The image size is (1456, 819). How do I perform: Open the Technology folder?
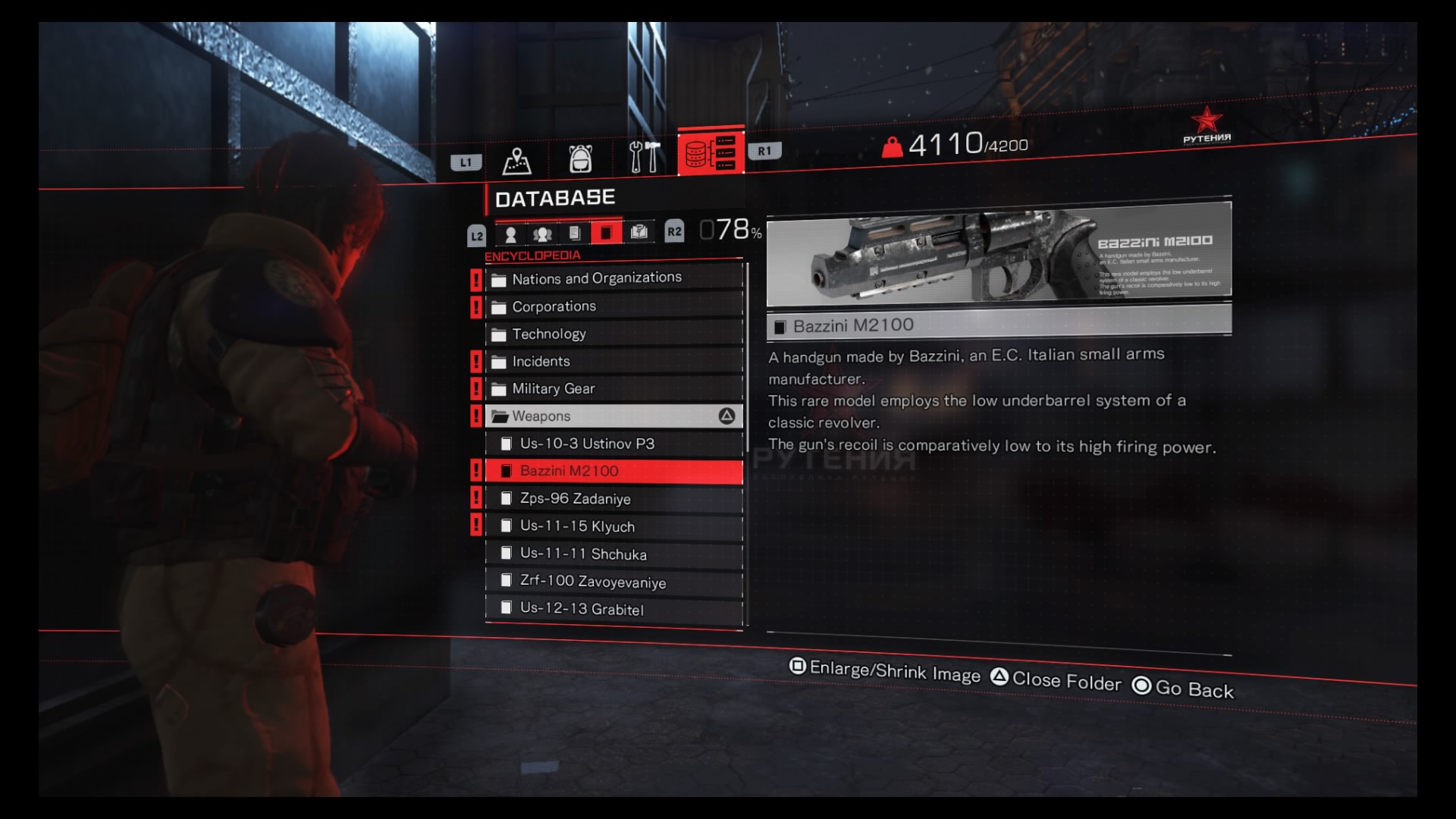tap(549, 334)
